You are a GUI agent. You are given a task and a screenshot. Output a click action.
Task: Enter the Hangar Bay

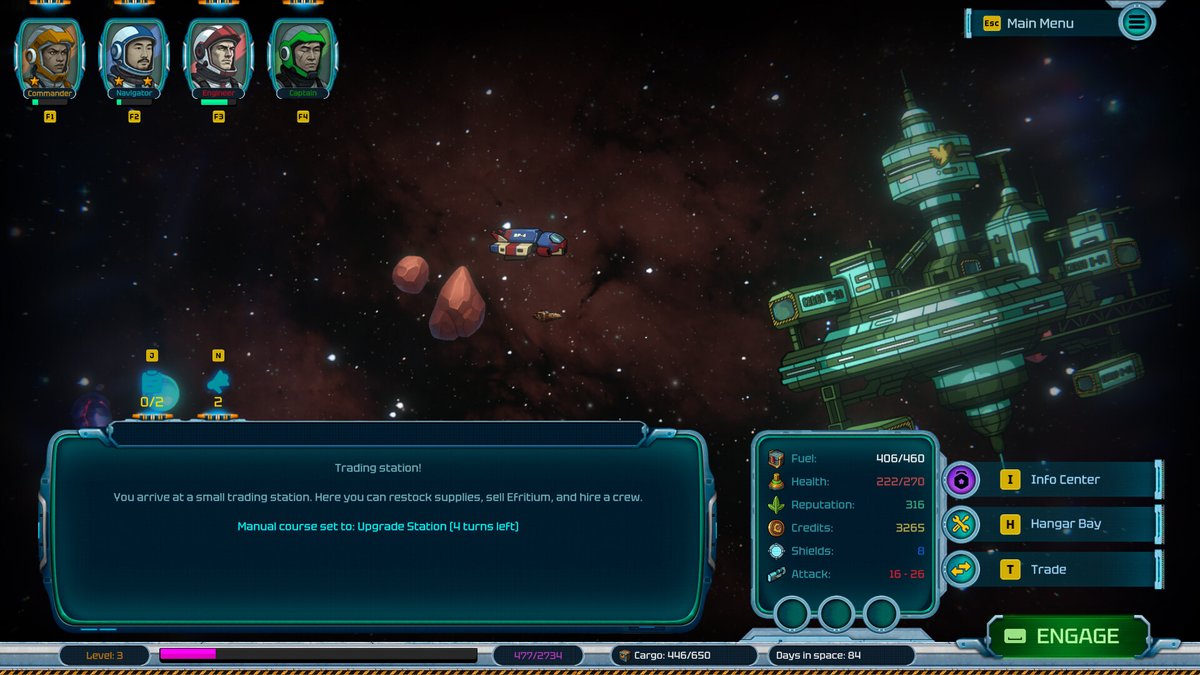click(1065, 524)
